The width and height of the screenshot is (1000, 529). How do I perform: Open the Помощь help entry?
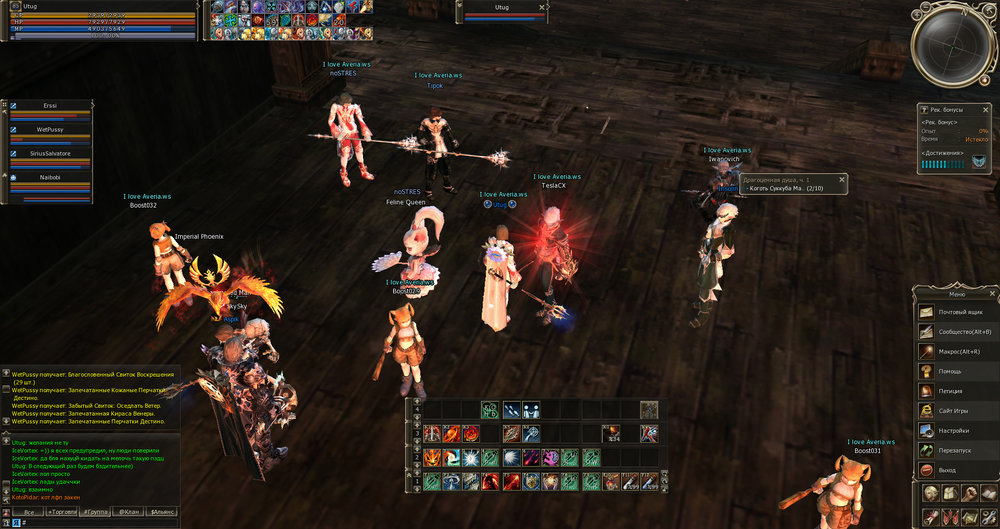tap(957, 371)
